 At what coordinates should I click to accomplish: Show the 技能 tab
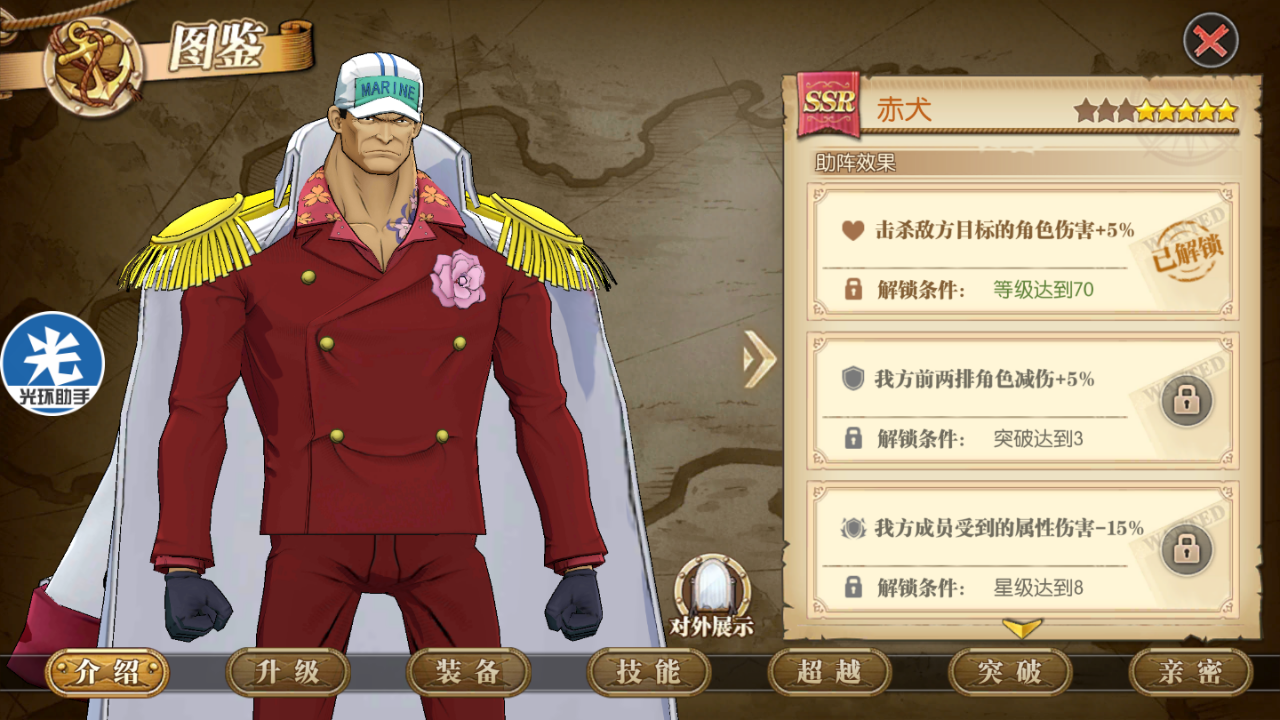(x=649, y=672)
